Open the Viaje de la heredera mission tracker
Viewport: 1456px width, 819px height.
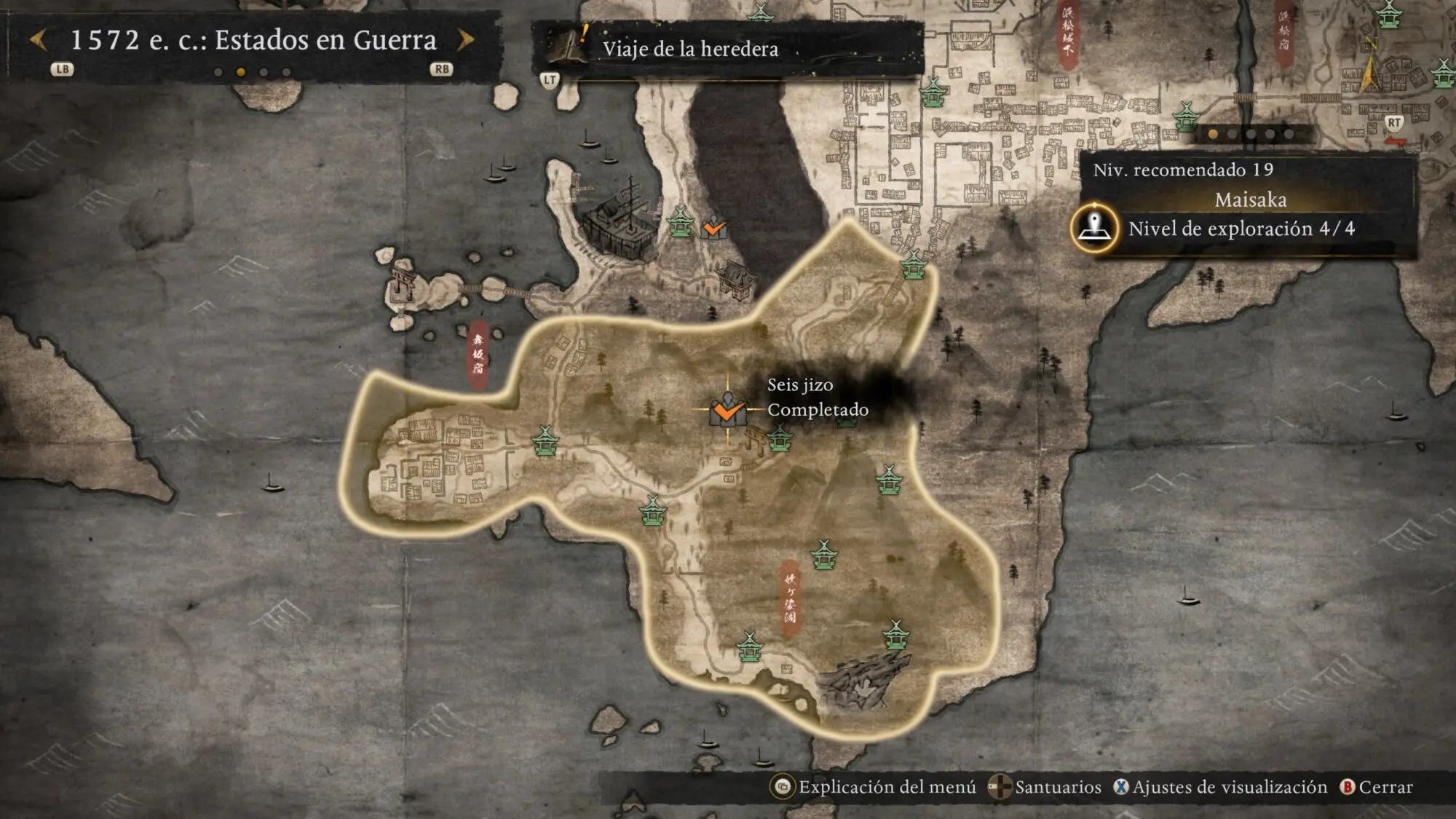click(x=689, y=49)
